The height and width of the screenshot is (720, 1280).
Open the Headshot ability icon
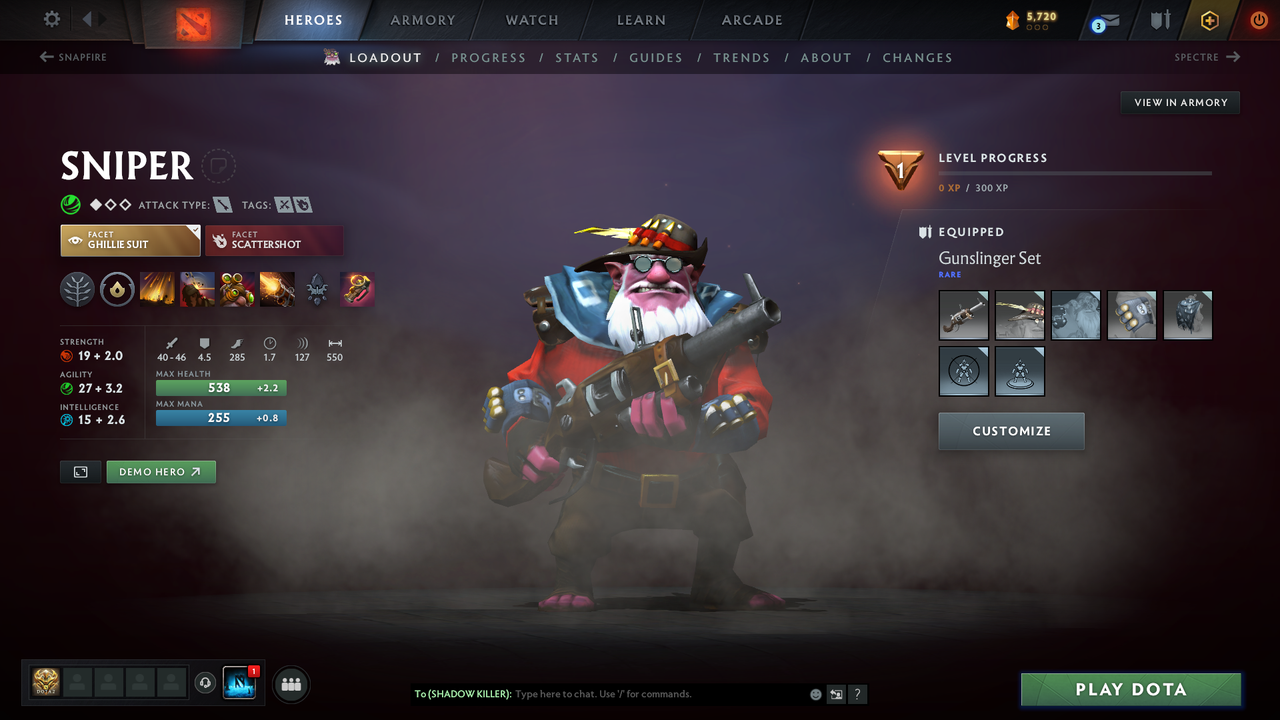(x=197, y=289)
